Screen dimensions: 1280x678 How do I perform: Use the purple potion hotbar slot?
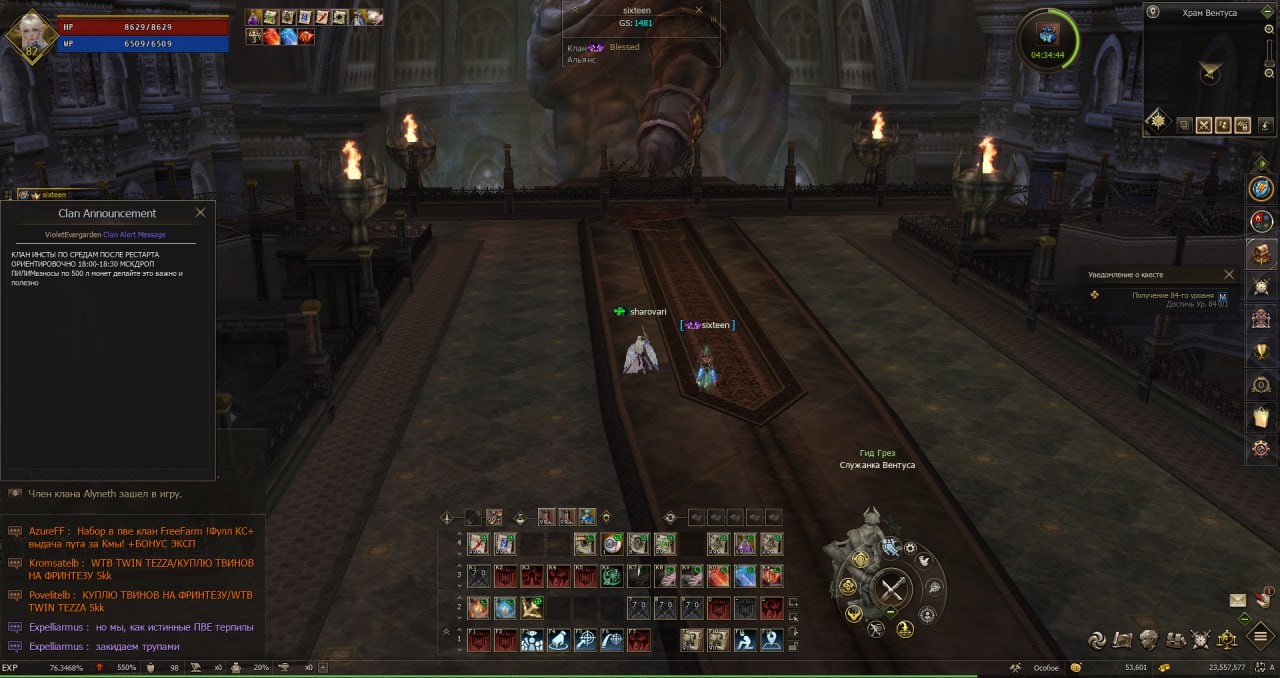(744, 544)
